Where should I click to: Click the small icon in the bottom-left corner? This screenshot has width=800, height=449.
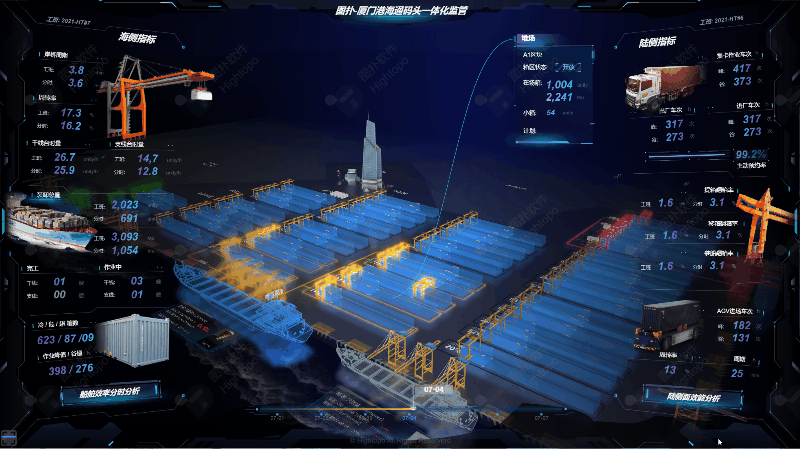[x=9, y=436]
